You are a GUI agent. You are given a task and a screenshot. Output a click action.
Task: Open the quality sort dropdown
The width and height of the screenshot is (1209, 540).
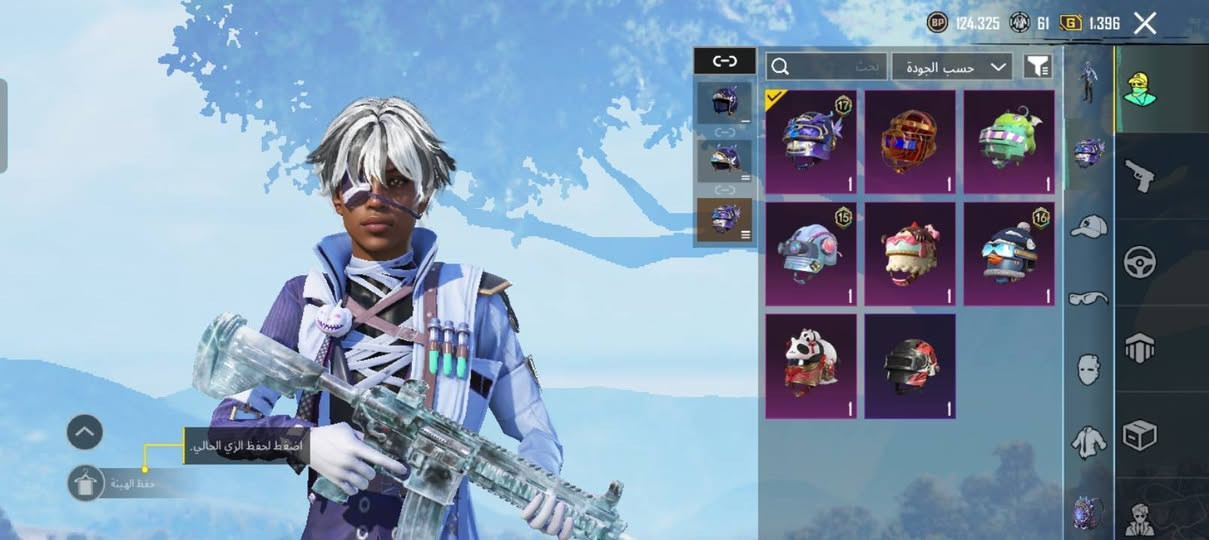click(951, 67)
